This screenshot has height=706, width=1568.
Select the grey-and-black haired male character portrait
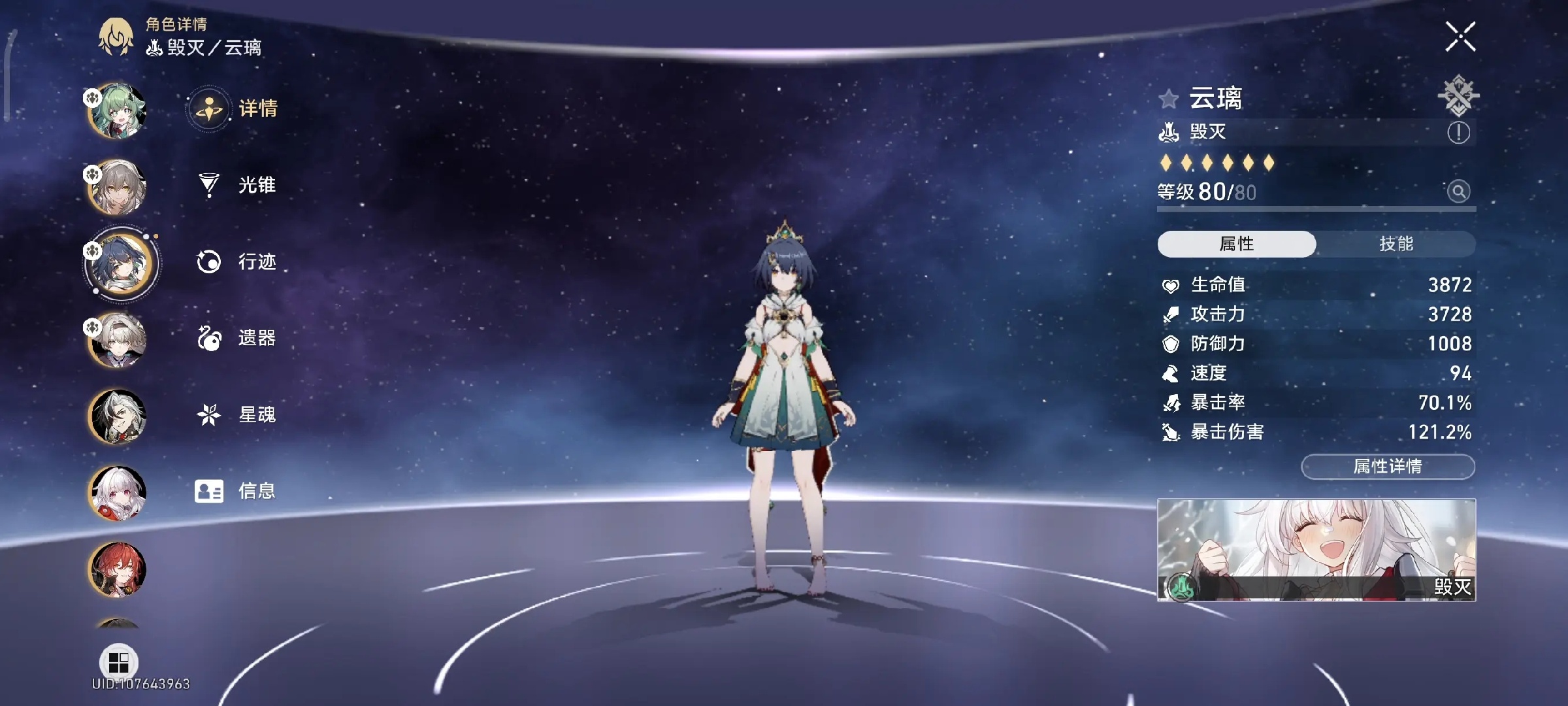(118, 416)
